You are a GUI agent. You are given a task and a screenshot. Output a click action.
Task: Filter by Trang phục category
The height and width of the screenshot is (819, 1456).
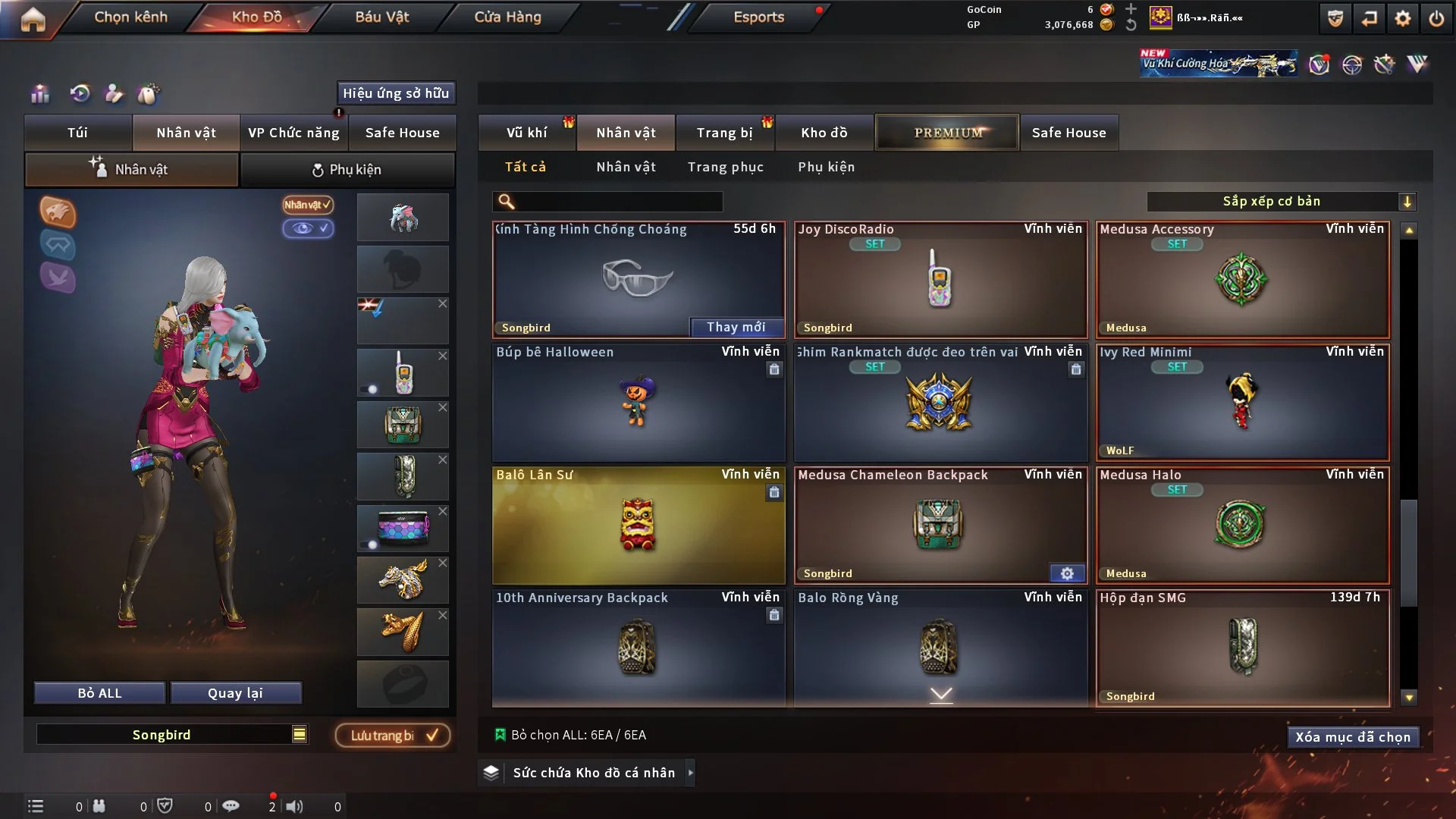[725, 167]
